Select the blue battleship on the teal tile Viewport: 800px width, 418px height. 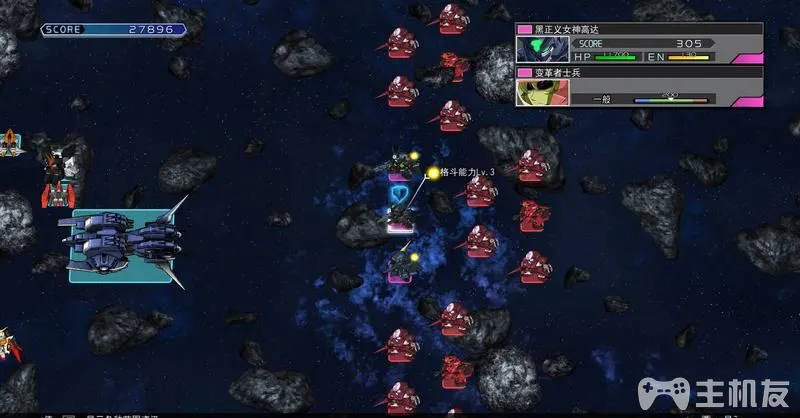coord(120,245)
